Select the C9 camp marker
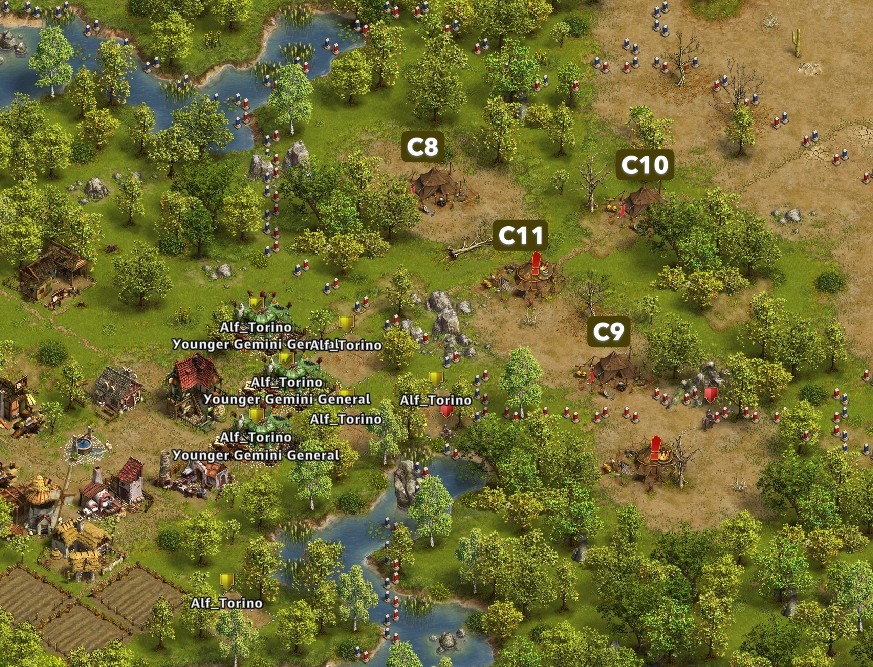The width and height of the screenshot is (873, 667). point(608,332)
